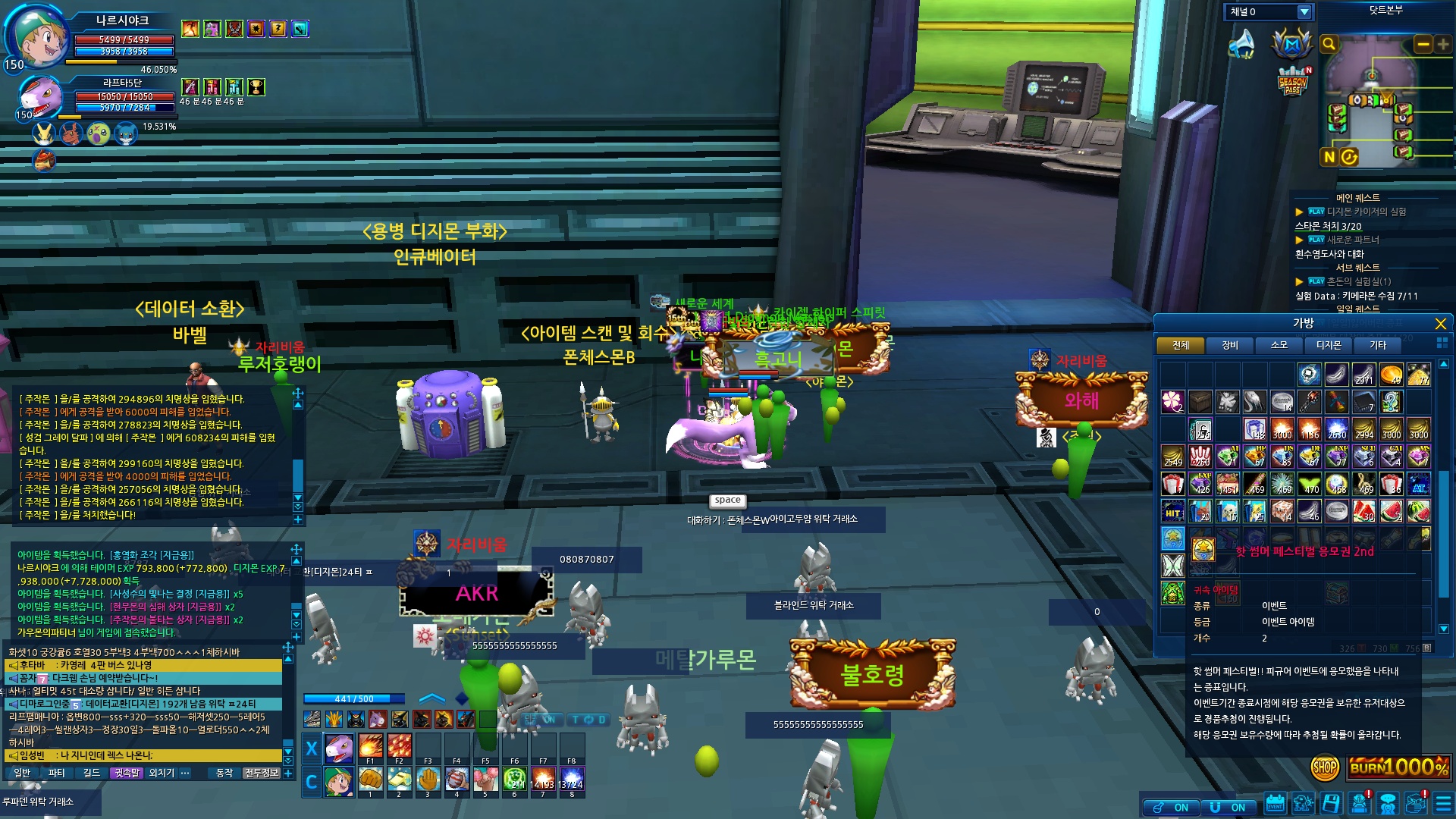
Task: Open the 채널 0 channel dropdown
Action: coord(1304,12)
